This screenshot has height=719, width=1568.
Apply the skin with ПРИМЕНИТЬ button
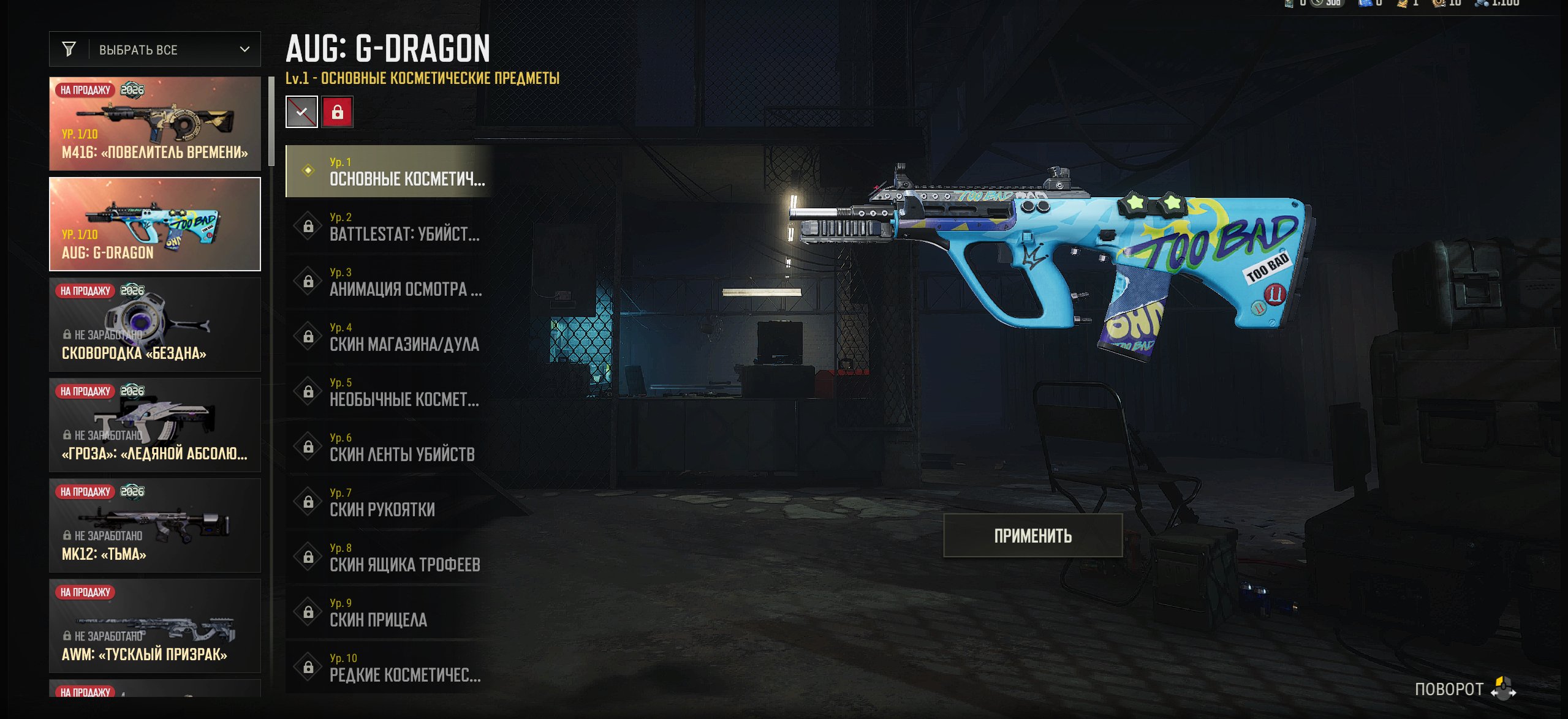(1032, 536)
